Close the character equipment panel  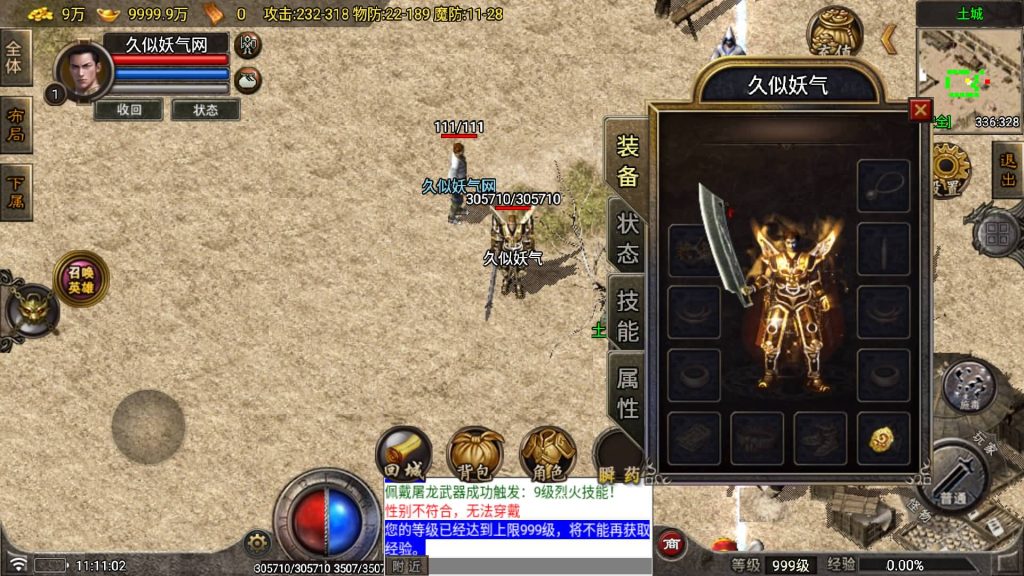coord(920,110)
